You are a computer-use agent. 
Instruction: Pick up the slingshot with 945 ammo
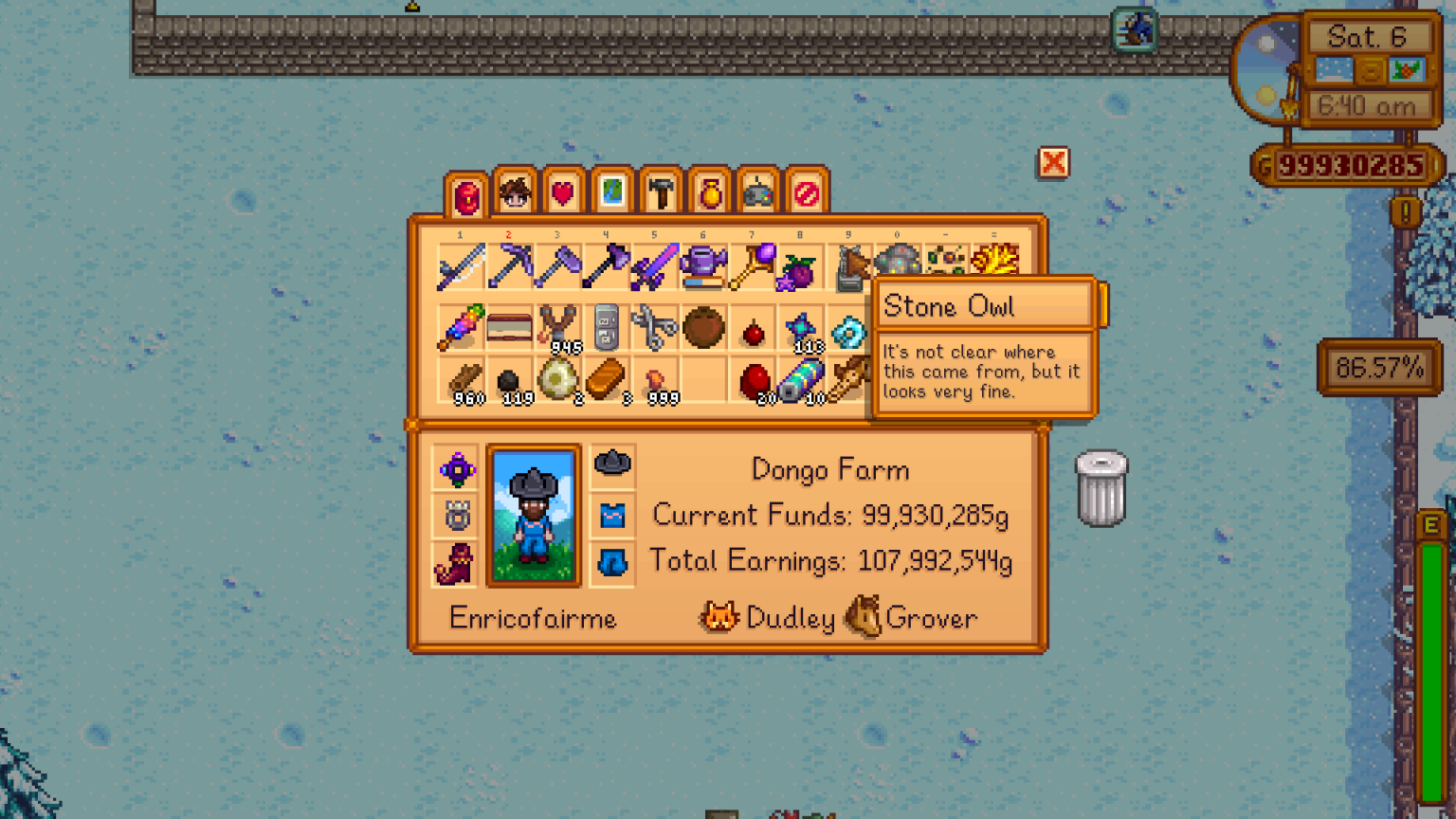pyautogui.click(x=558, y=327)
